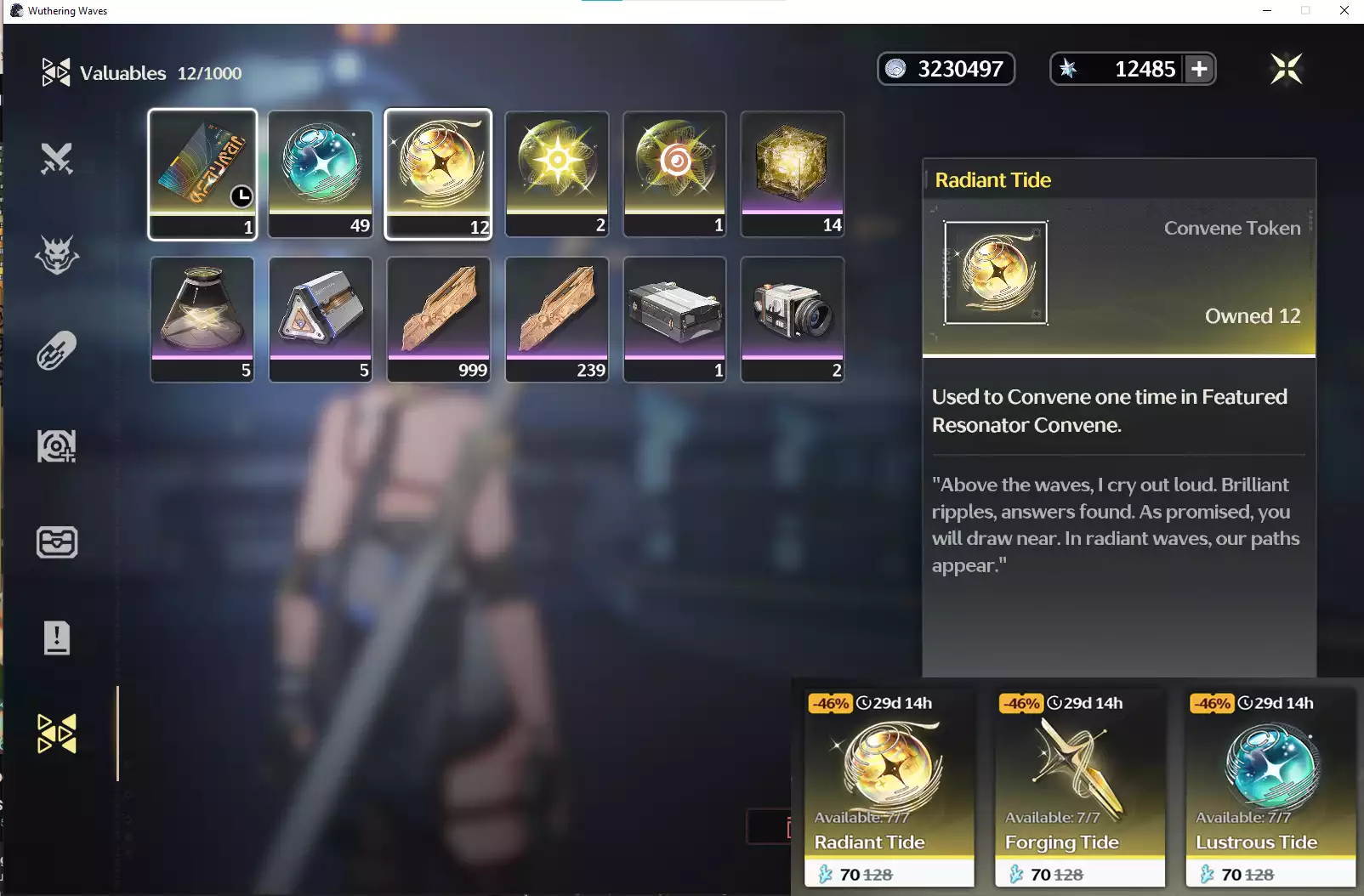Select the highlighted Radiant Tide inventory slot
The image size is (1364, 896).
(438, 173)
